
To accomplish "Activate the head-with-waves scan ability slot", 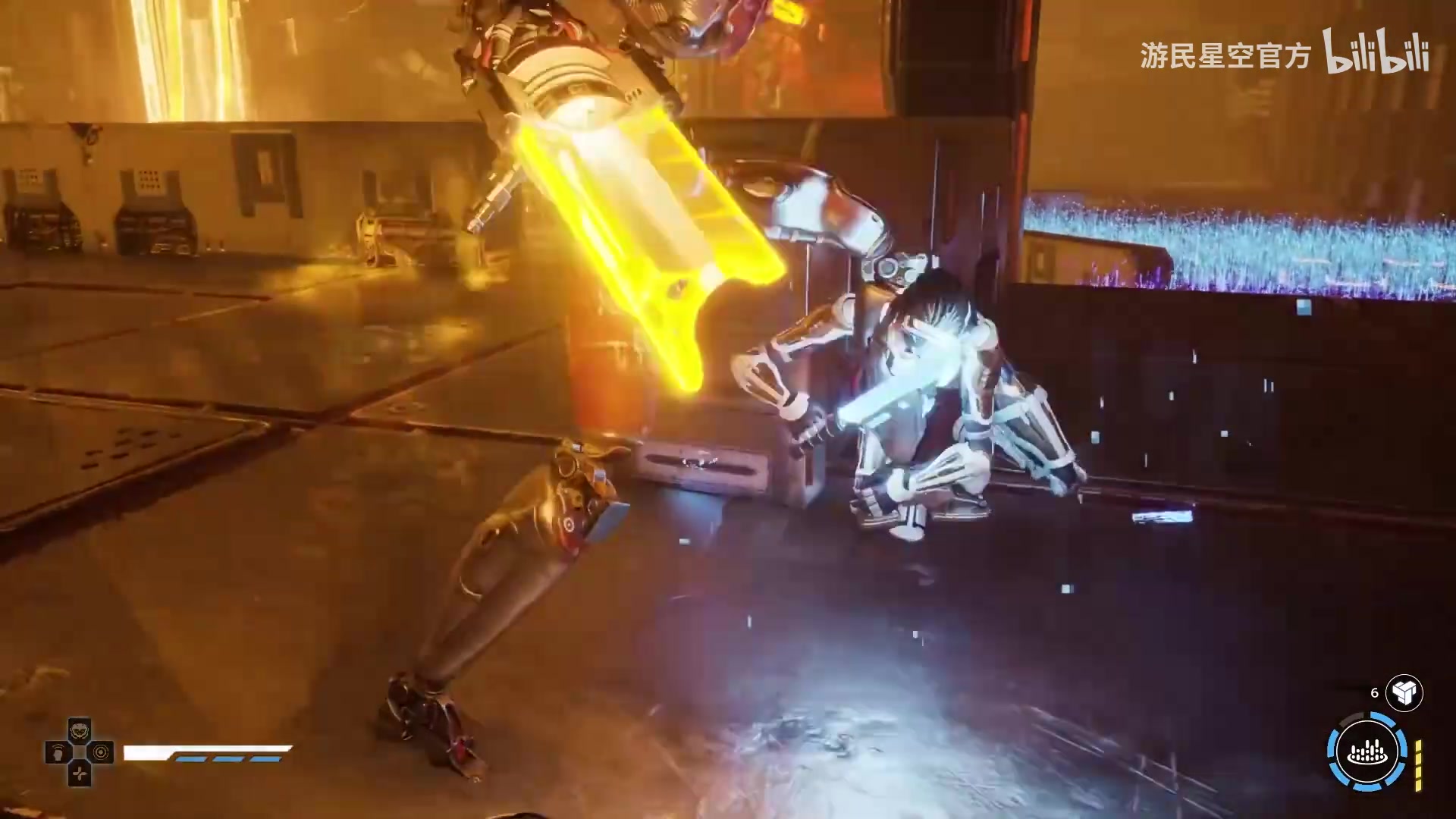I will point(58,753).
